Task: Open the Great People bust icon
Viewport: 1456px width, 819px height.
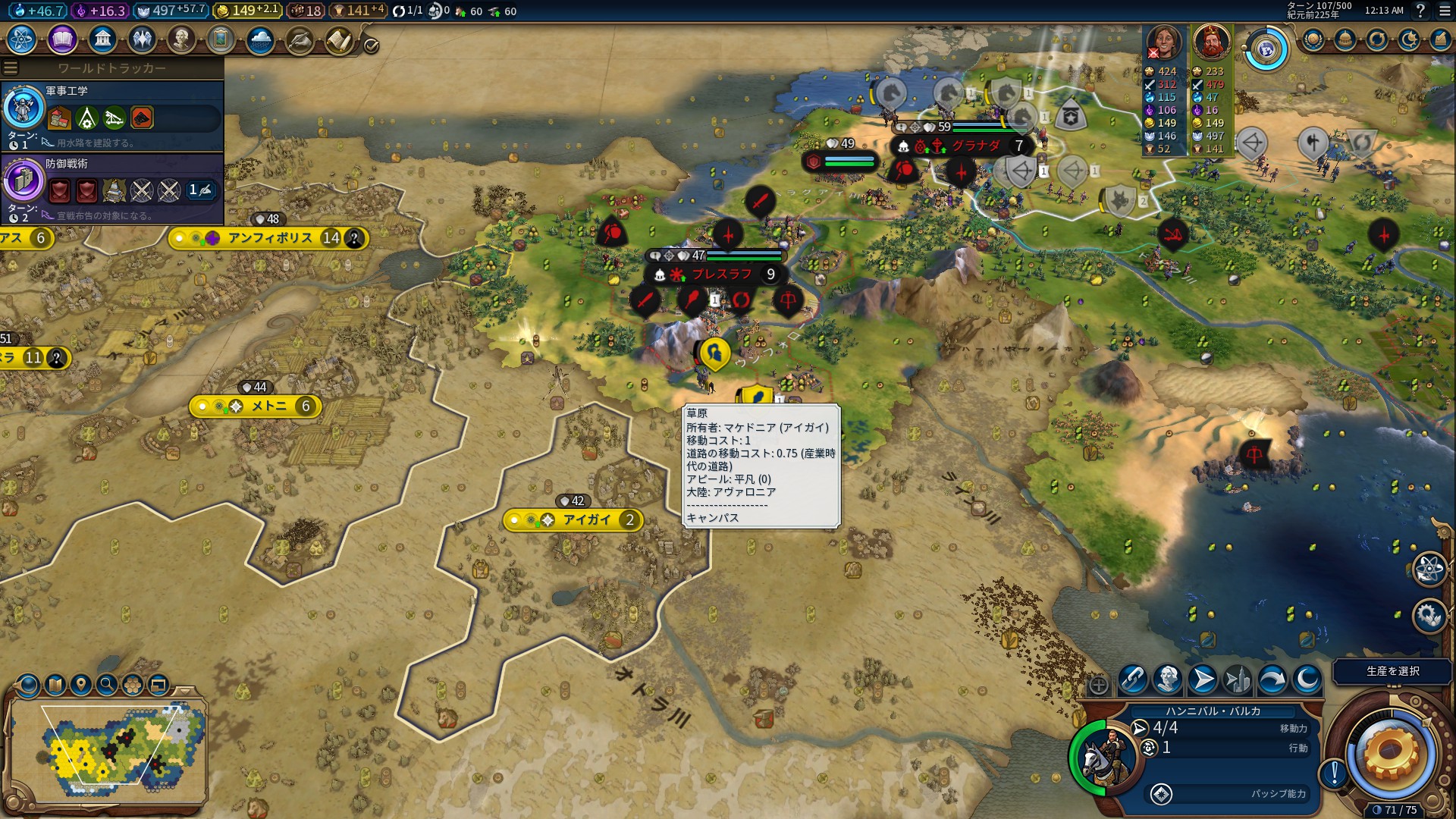Action: coord(181,39)
